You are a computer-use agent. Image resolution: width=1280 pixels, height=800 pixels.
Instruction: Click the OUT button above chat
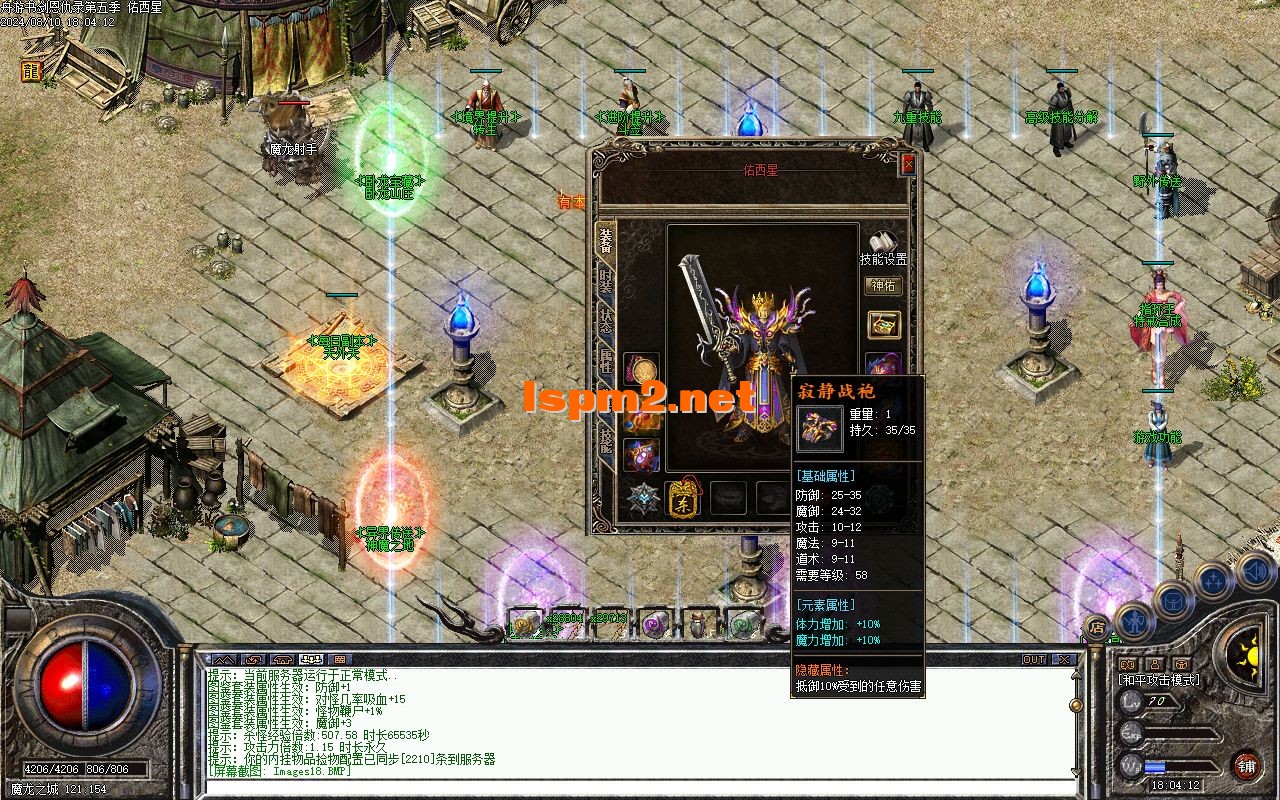click(1033, 660)
